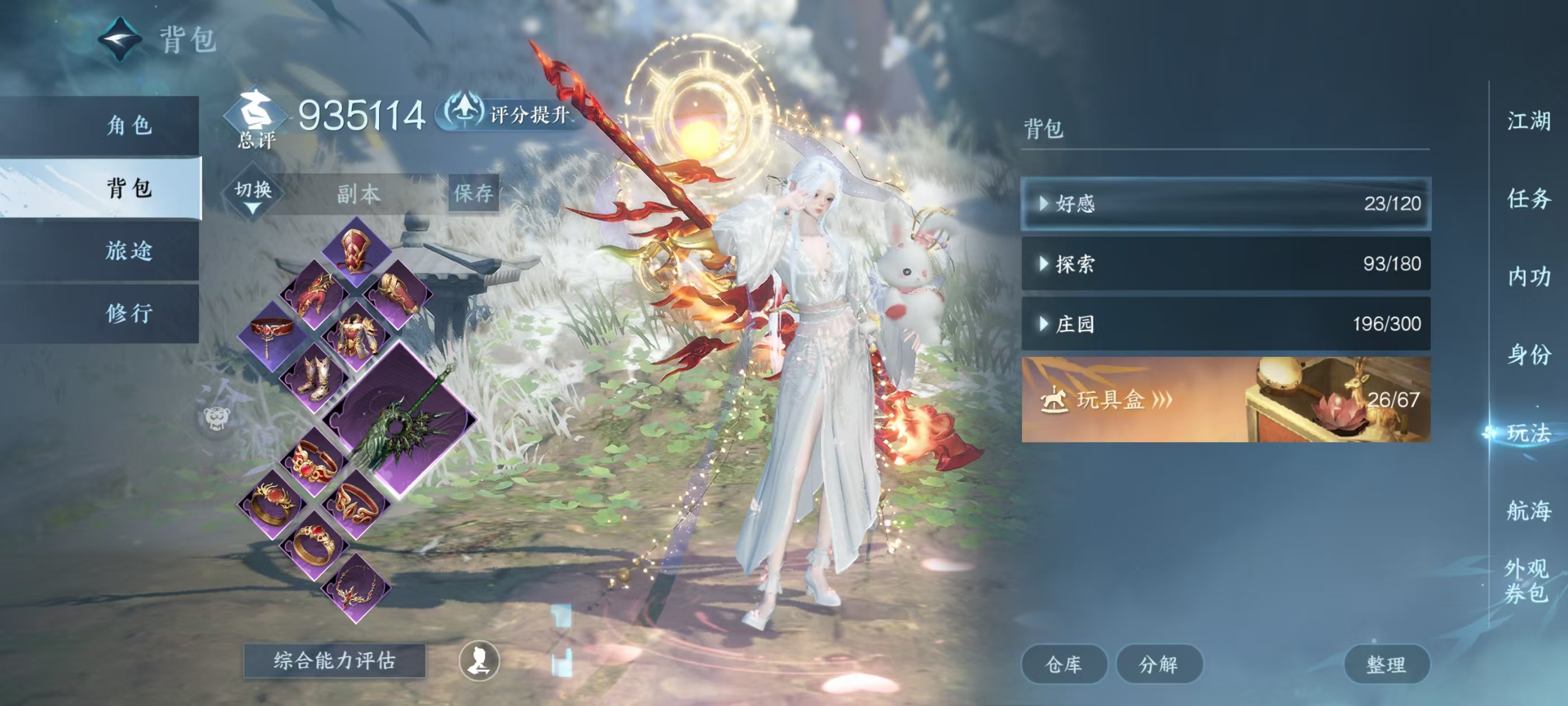Switch to the 角色 tab

[128, 126]
